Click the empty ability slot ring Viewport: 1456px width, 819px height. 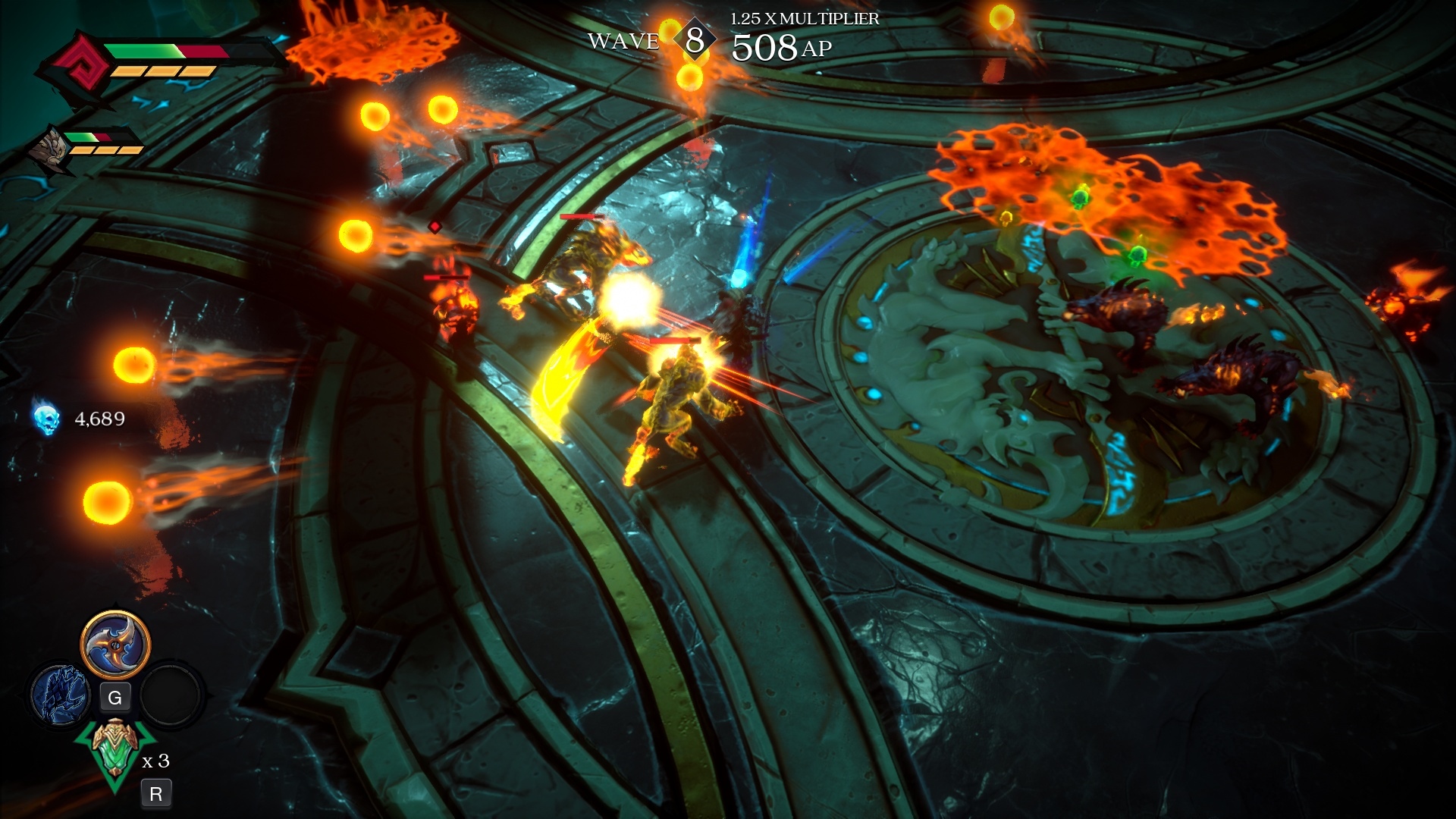(x=172, y=694)
